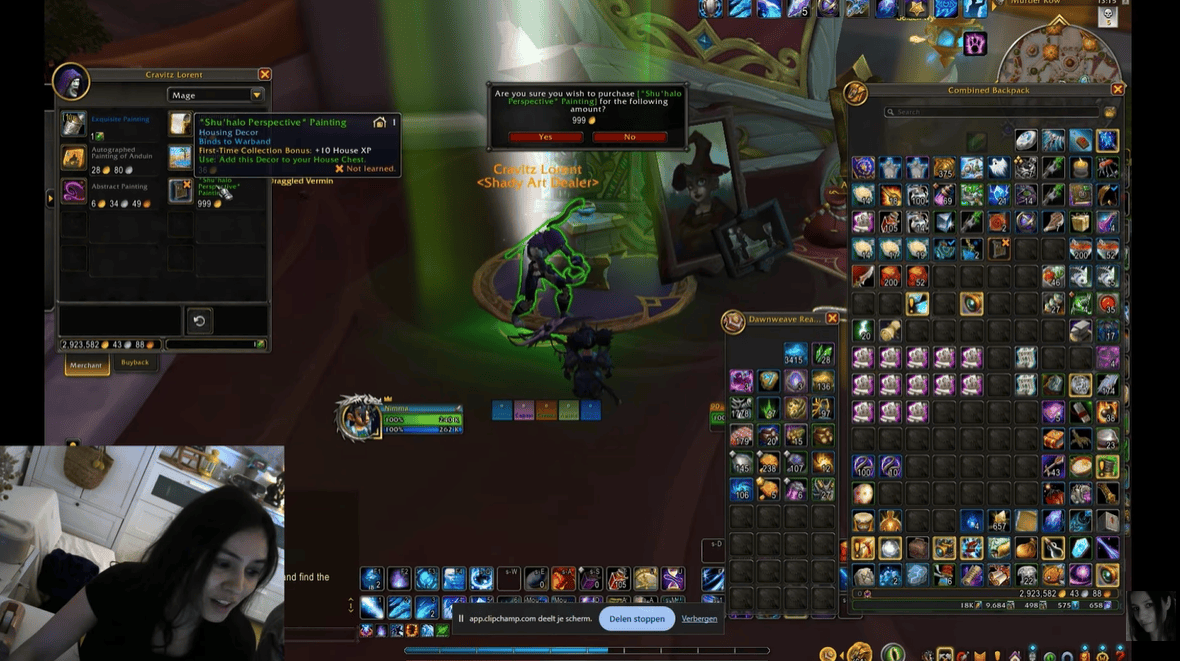
Task: Select the player unit frame portrait
Action: (x=359, y=418)
